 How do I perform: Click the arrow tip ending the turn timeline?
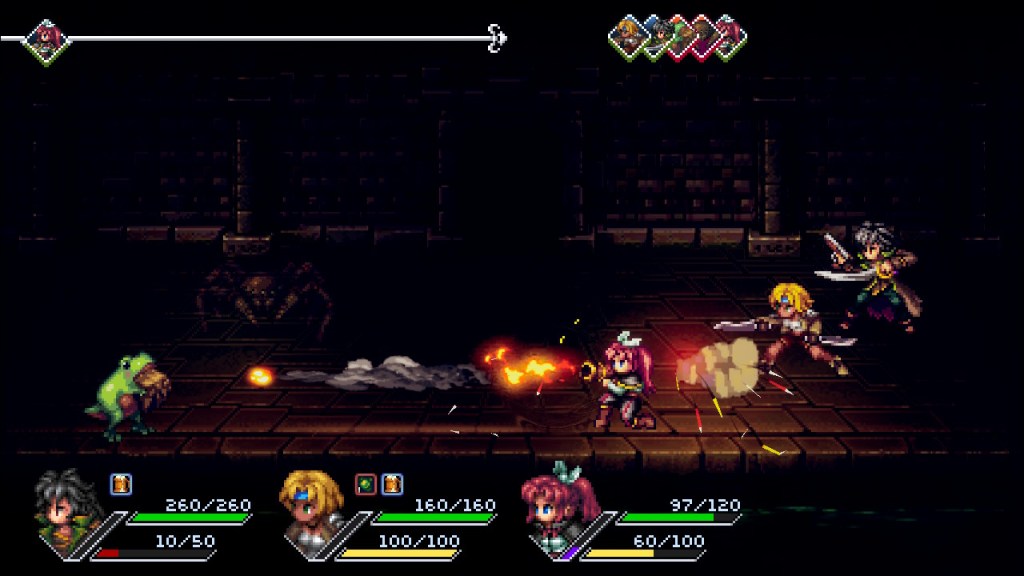coord(497,39)
